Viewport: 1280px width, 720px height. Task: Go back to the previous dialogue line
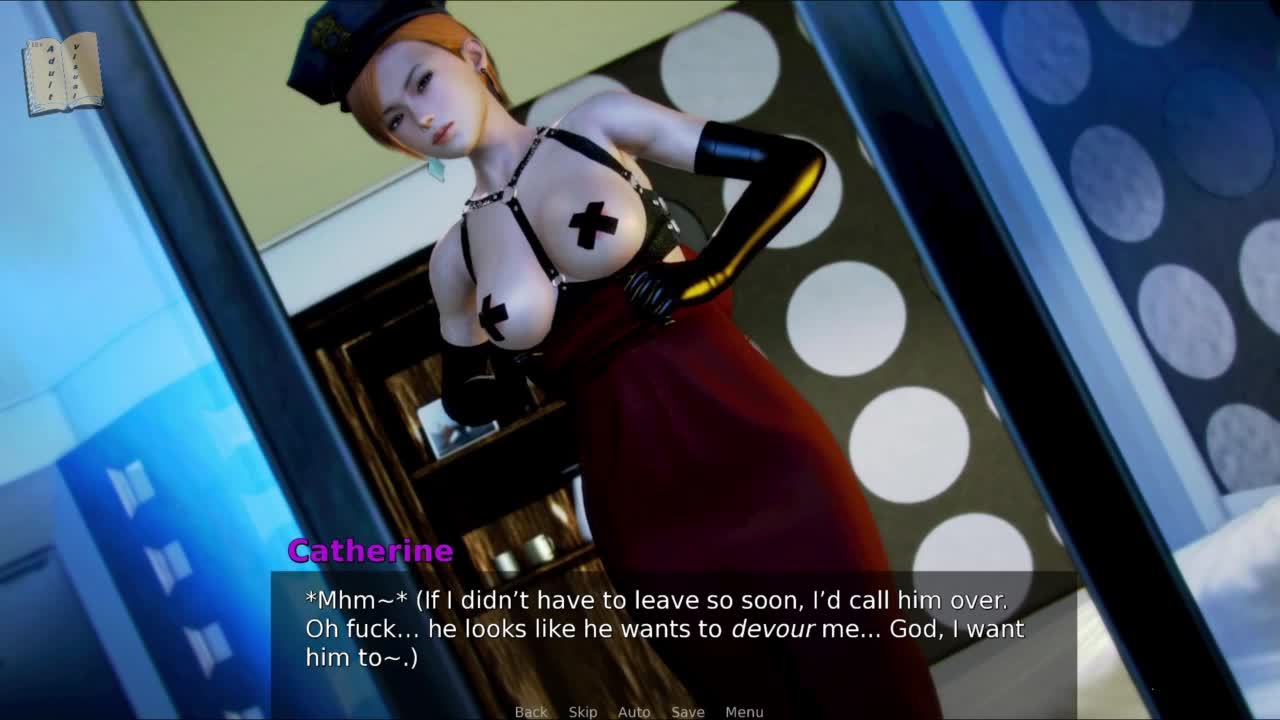click(x=531, y=711)
